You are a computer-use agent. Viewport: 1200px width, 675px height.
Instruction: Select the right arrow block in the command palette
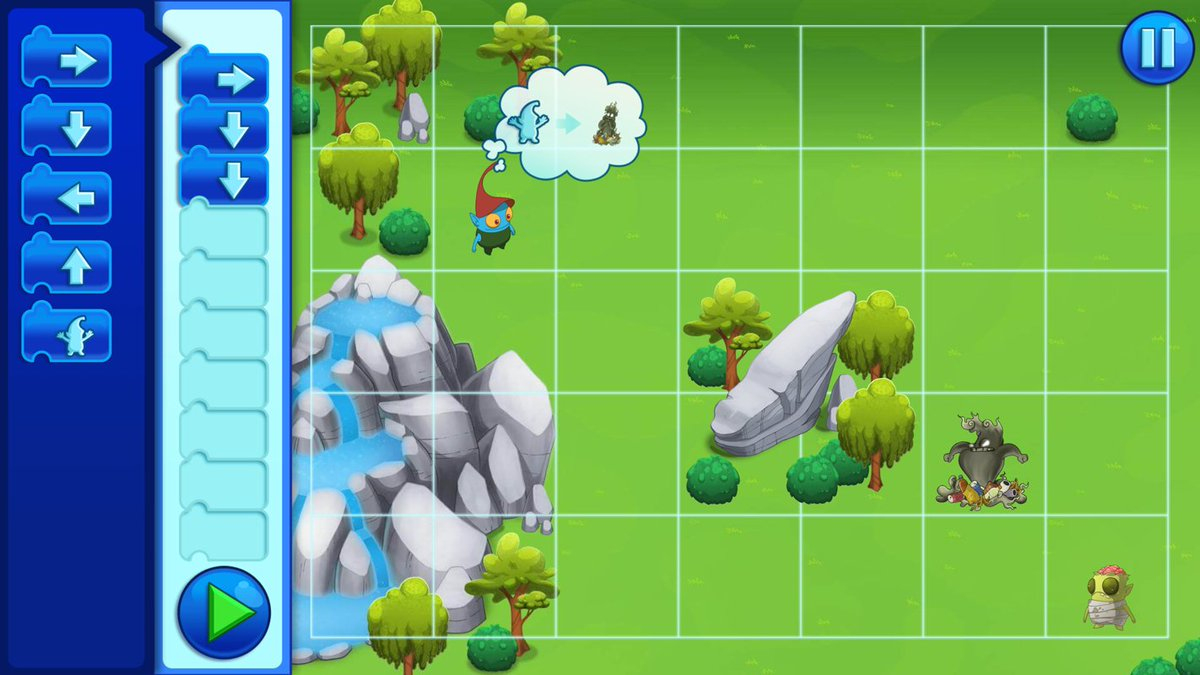click(x=67, y=62)
